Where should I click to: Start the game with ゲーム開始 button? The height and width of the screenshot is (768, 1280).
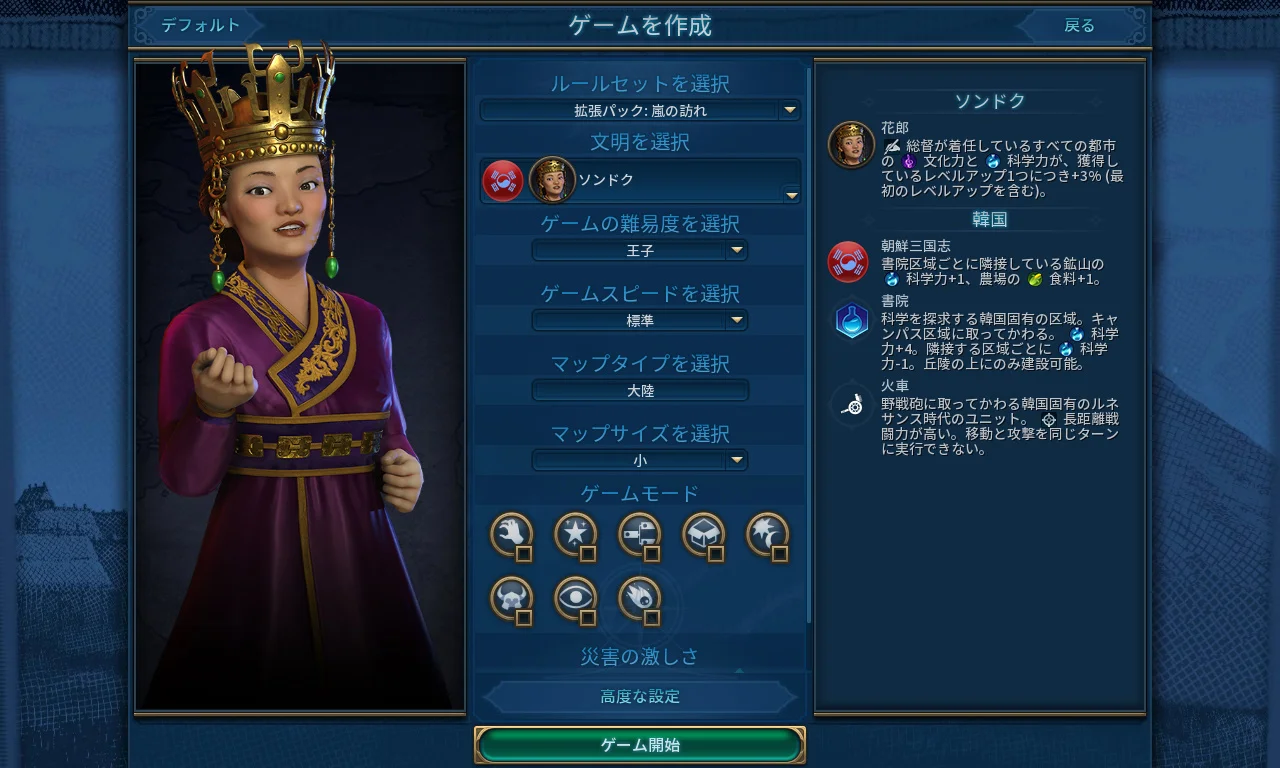click(x=640, y=745)
